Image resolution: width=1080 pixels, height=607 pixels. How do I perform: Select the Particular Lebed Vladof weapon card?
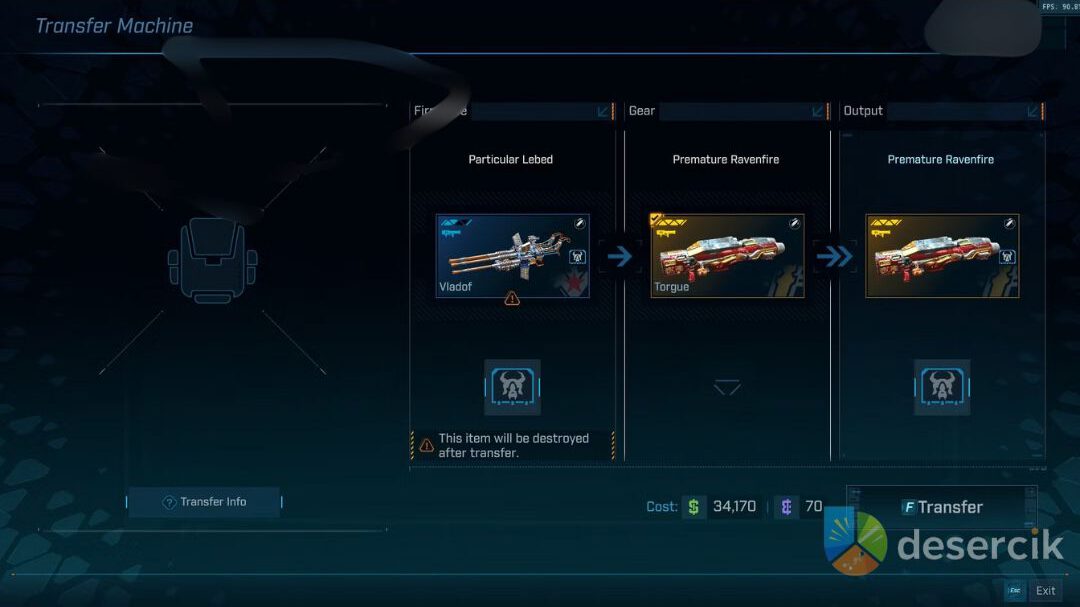[x=512, y=256]
